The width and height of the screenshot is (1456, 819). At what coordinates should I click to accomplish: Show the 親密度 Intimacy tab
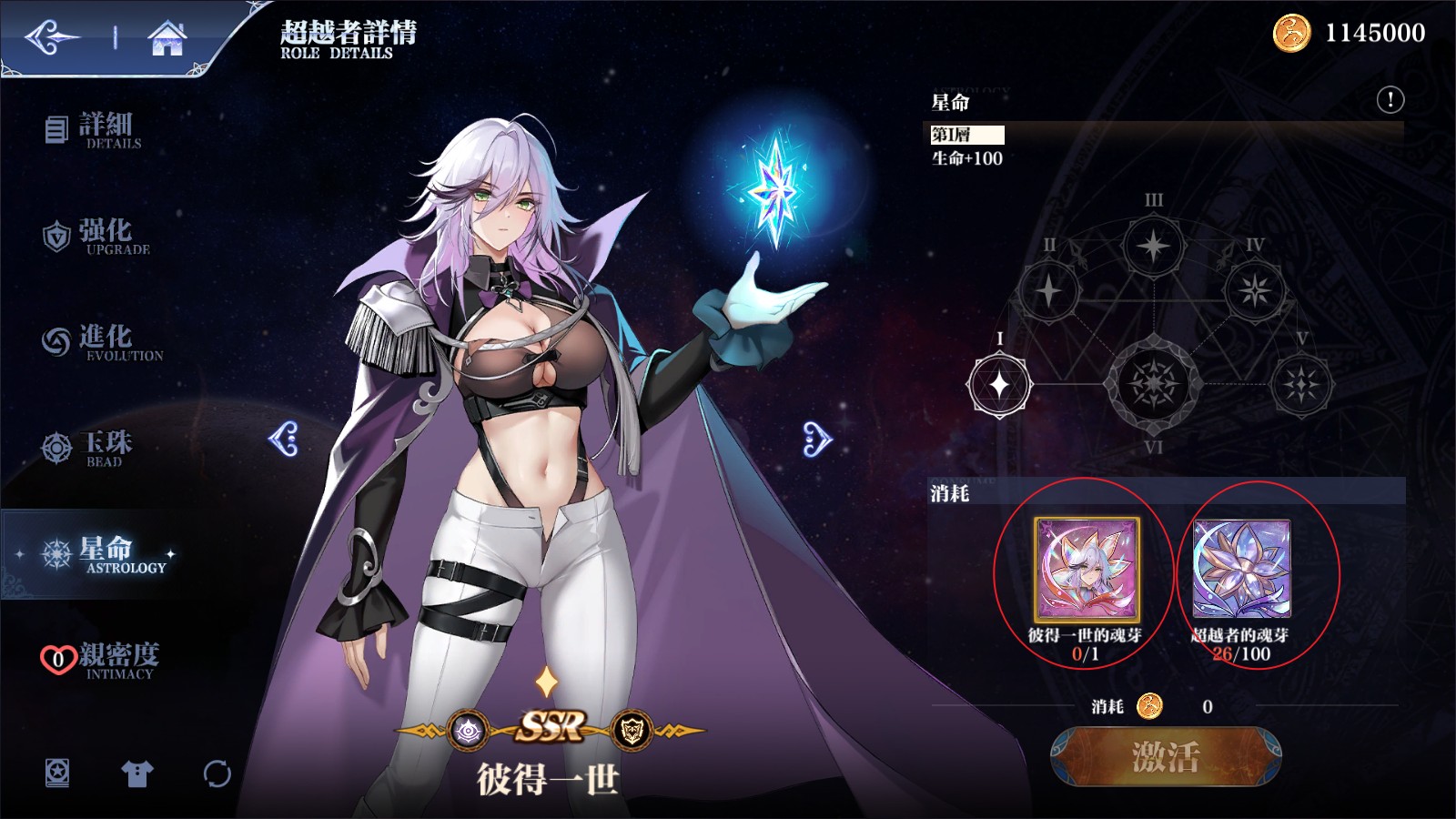pyautogui.click(x=100, y=660)
